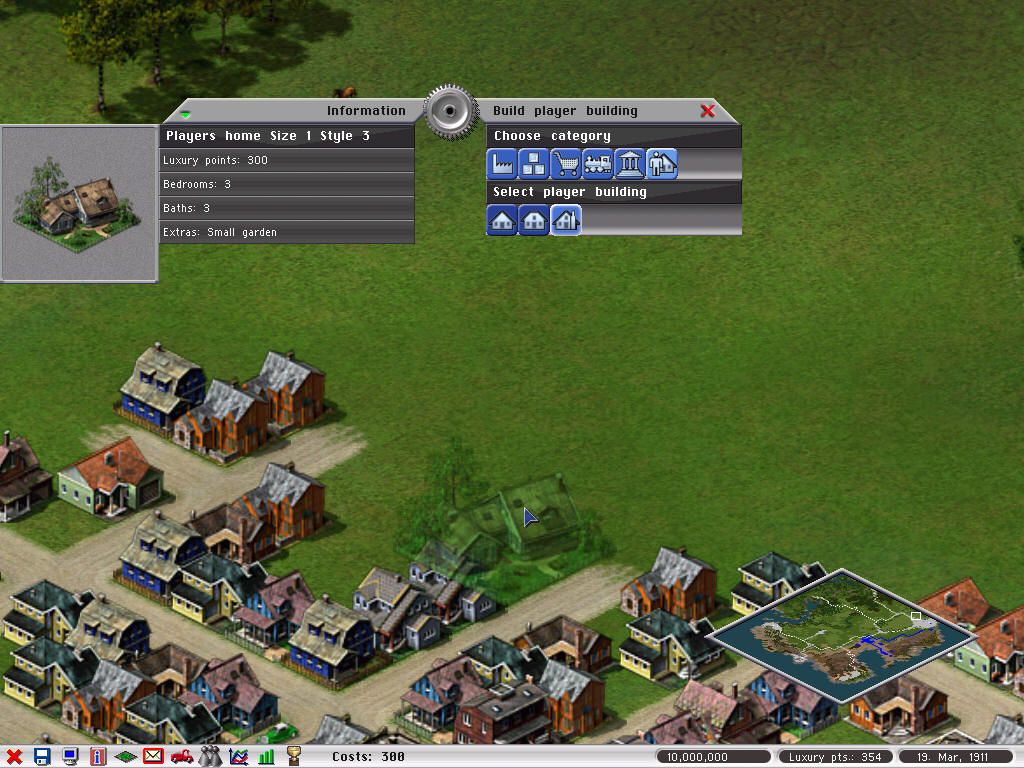Select the first small house style
Image resolution: width=1024 pixels, height=768 pixels.
pos(502,219)
